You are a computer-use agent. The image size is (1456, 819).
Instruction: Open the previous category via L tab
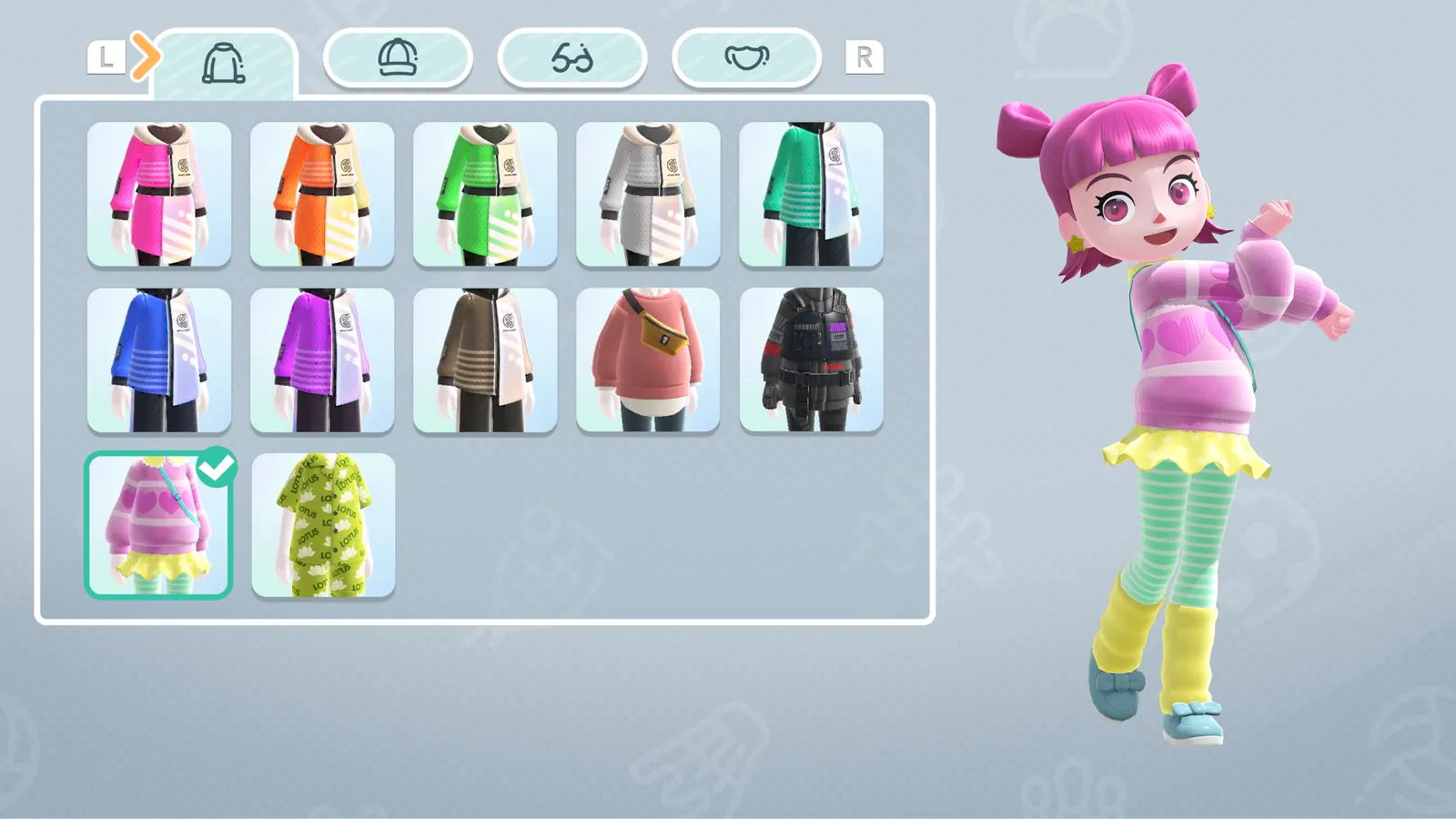pos(106,56)
